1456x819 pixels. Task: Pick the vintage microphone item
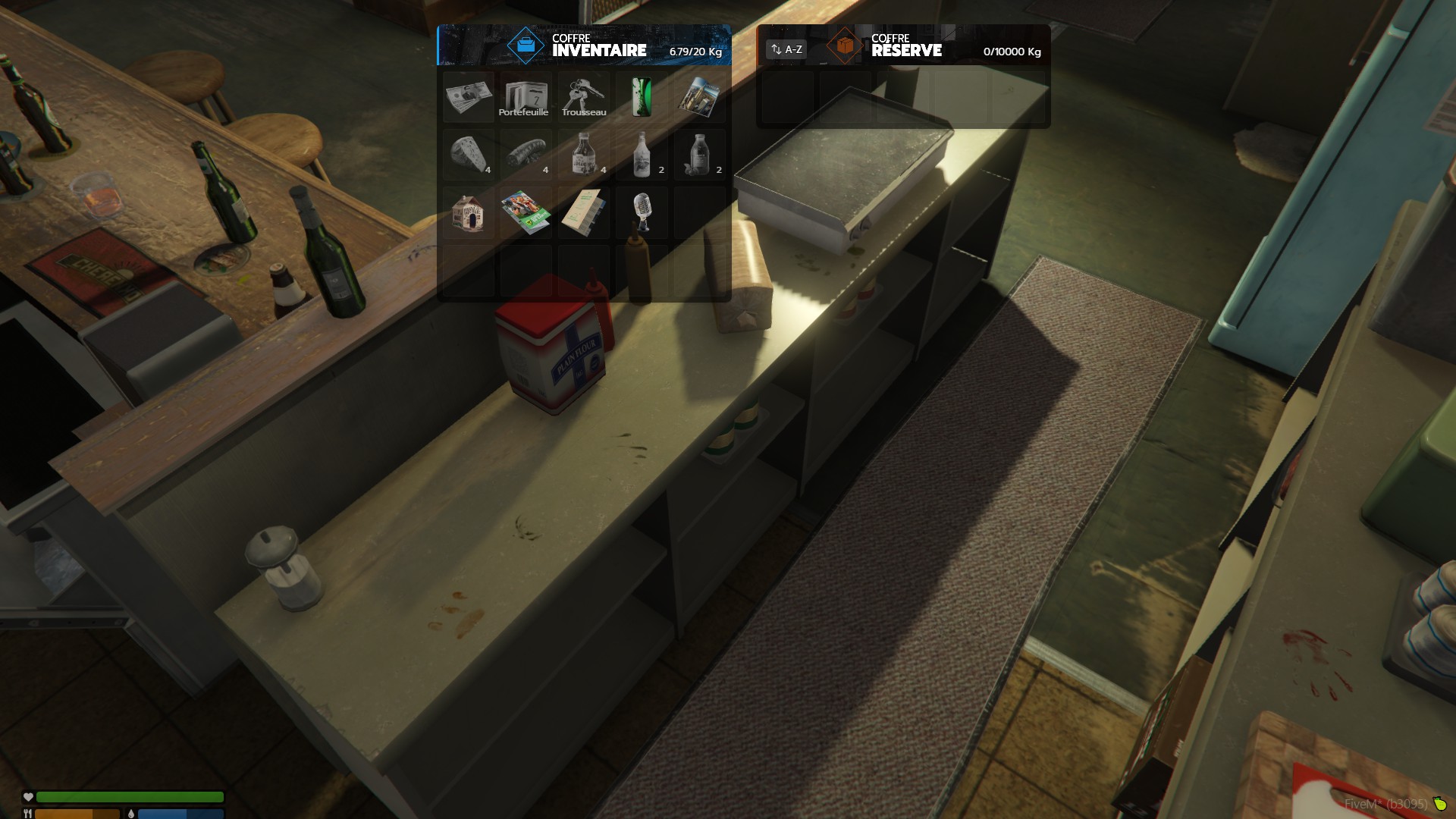coord(642,213)
